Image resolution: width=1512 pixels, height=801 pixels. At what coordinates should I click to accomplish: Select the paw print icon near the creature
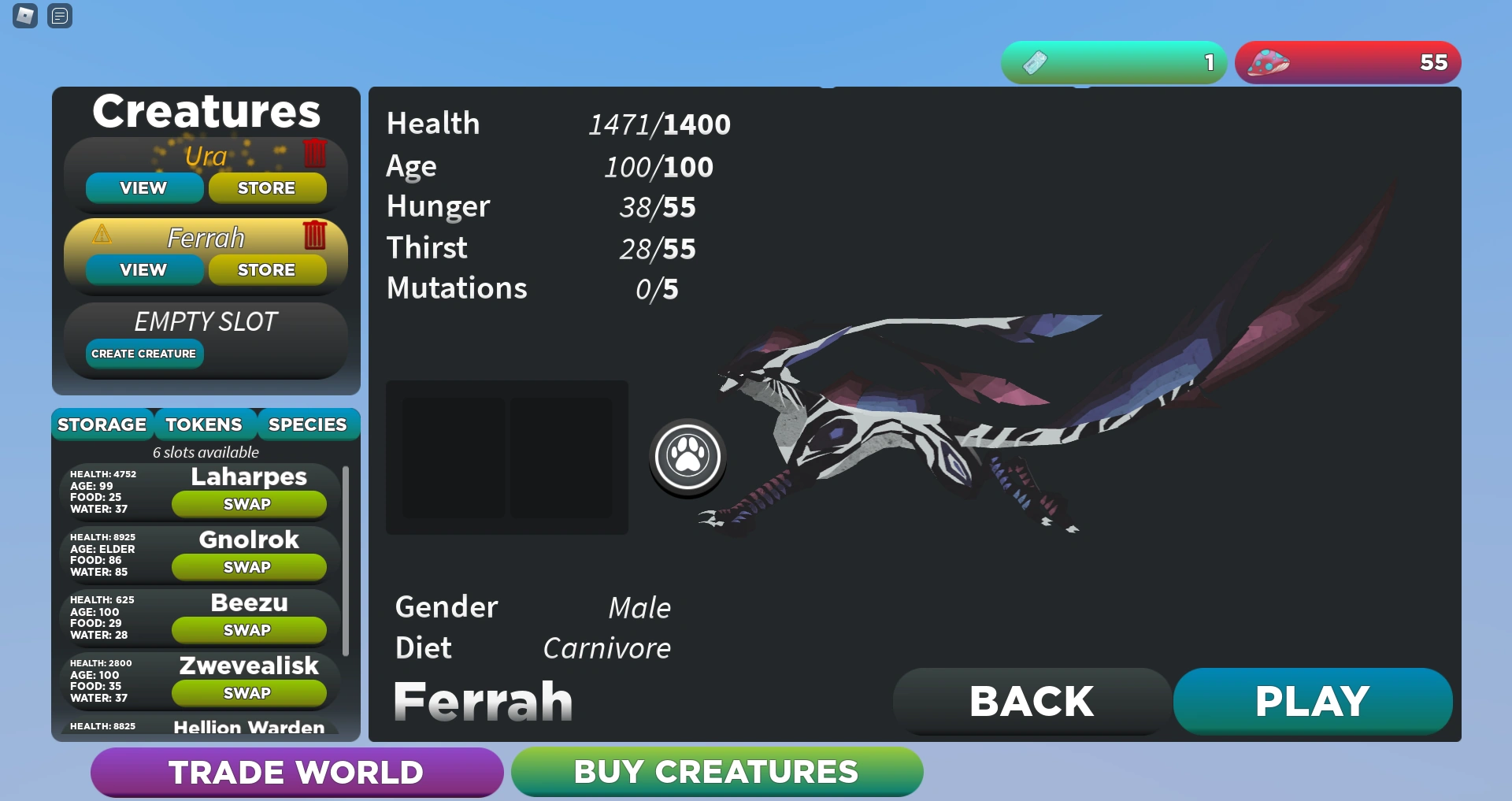pos(687,457)
